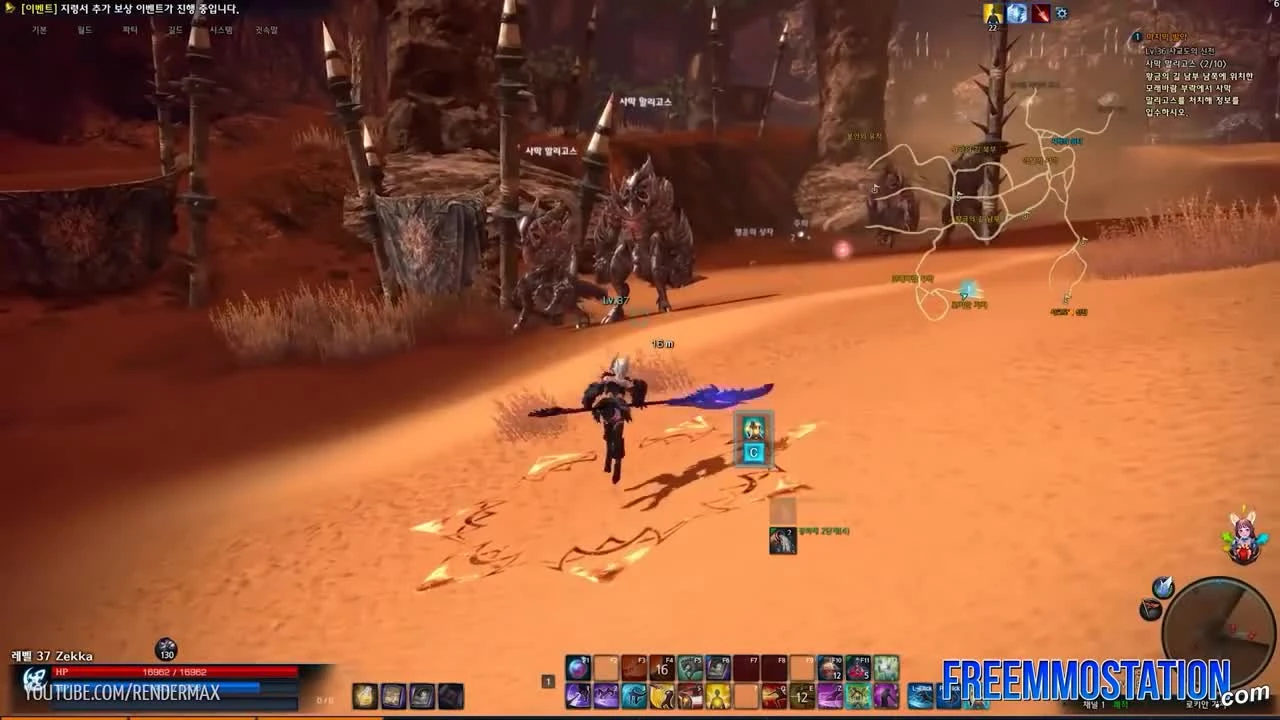
Task: Select the blue frost buff icon at top right
Action: coord(1015,13)
